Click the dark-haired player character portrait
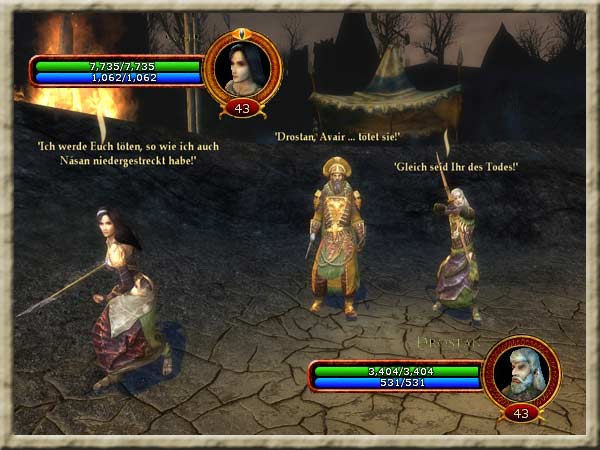 [x=241, y=68]
